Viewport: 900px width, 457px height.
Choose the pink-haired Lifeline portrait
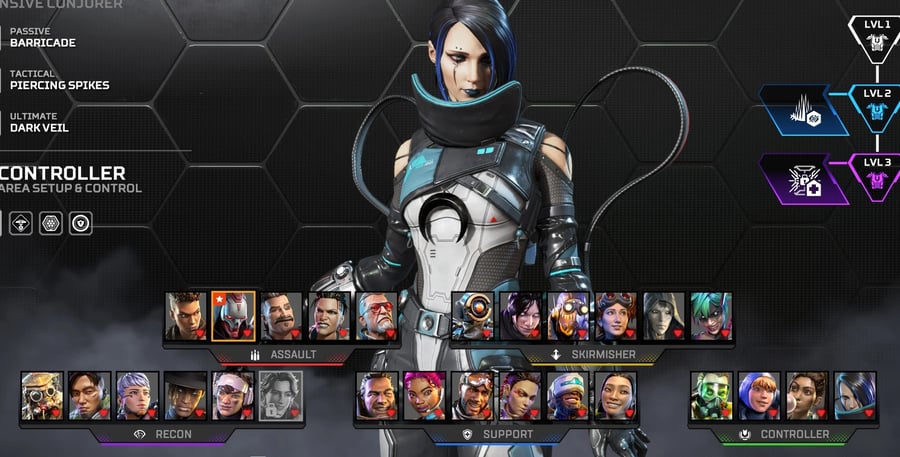coord(424,396)
